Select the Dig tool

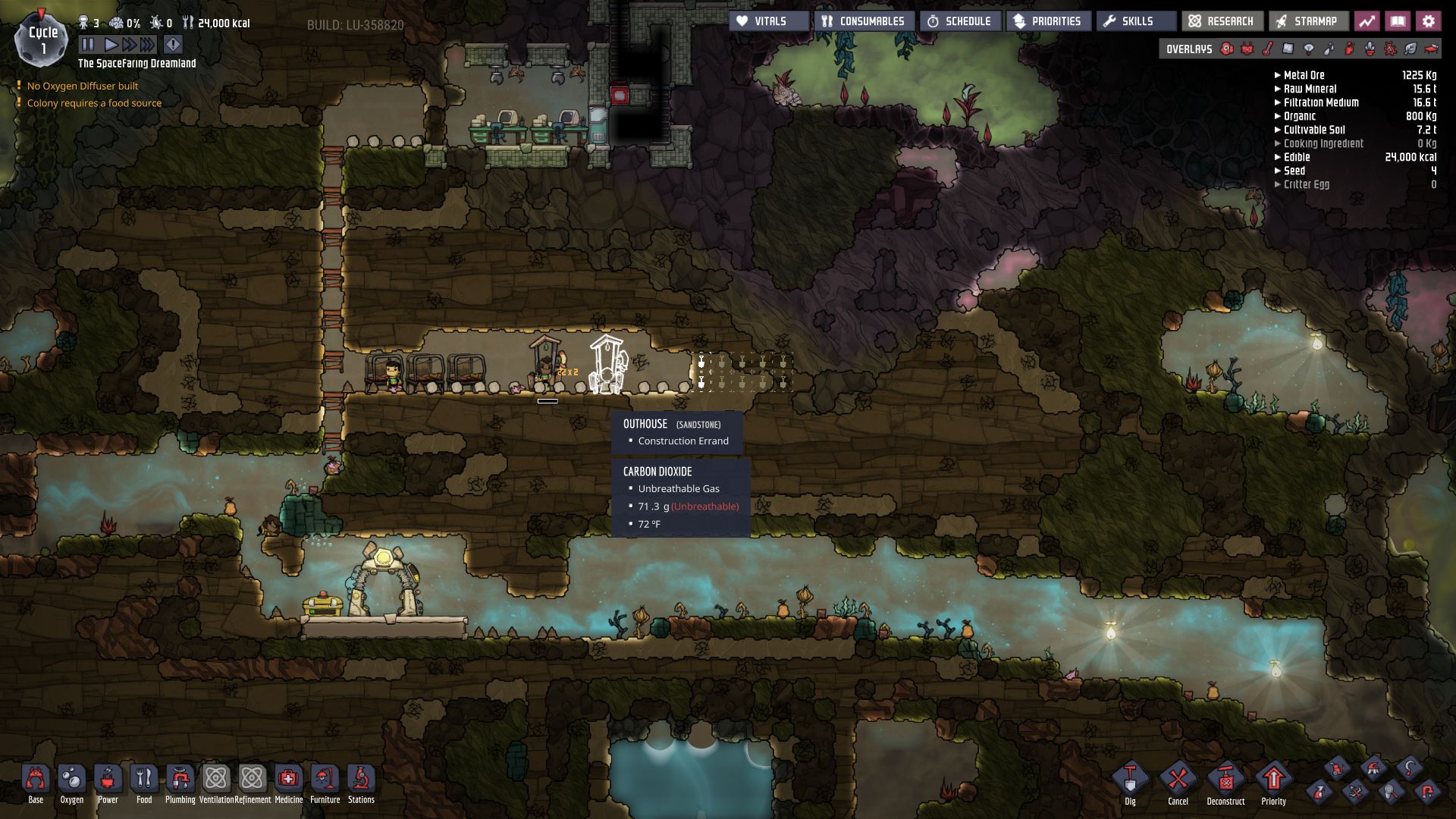click(x=1130, y=780)
